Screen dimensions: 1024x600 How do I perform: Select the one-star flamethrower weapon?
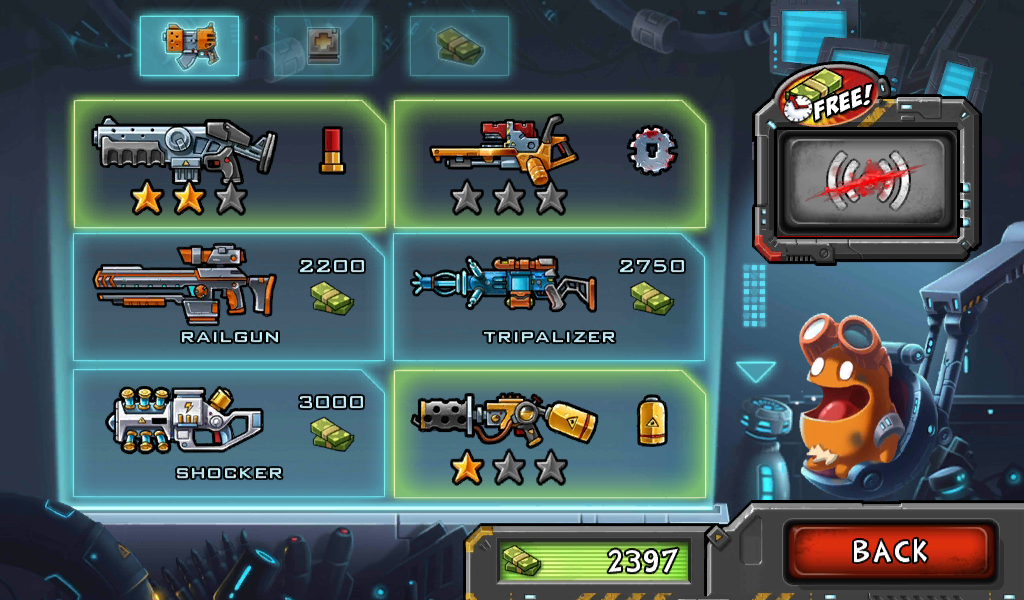pos(549,433)
